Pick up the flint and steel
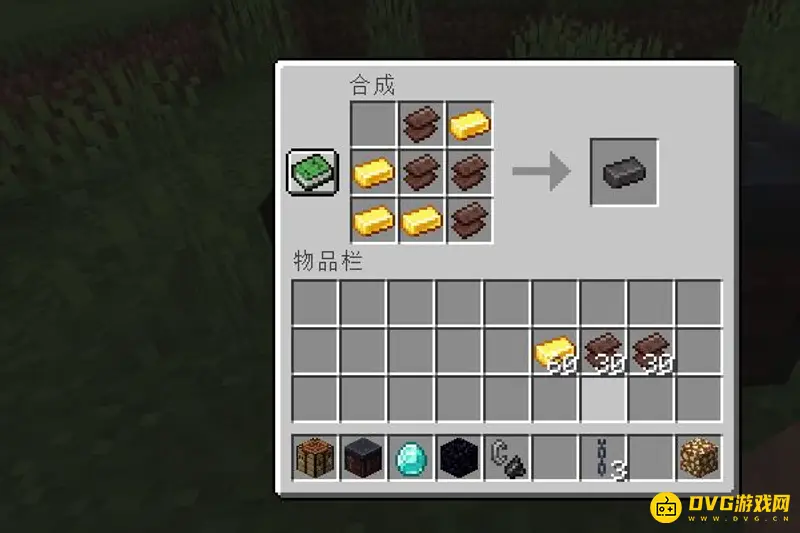Image resolution: width=800 pixels, height=533 pixels. [x=507, y=457]
